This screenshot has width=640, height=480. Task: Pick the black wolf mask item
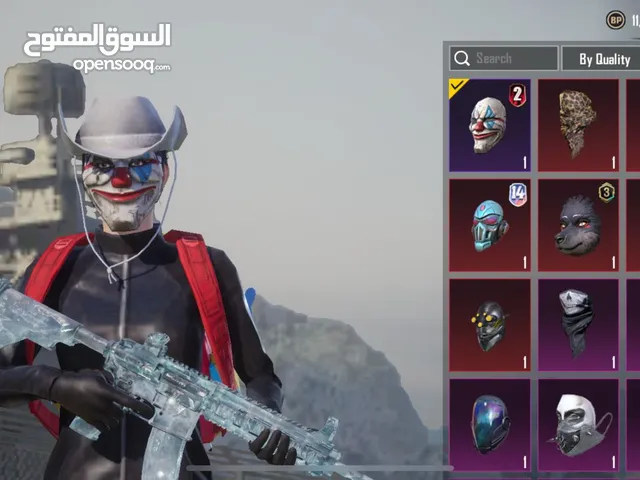(578, 224)
